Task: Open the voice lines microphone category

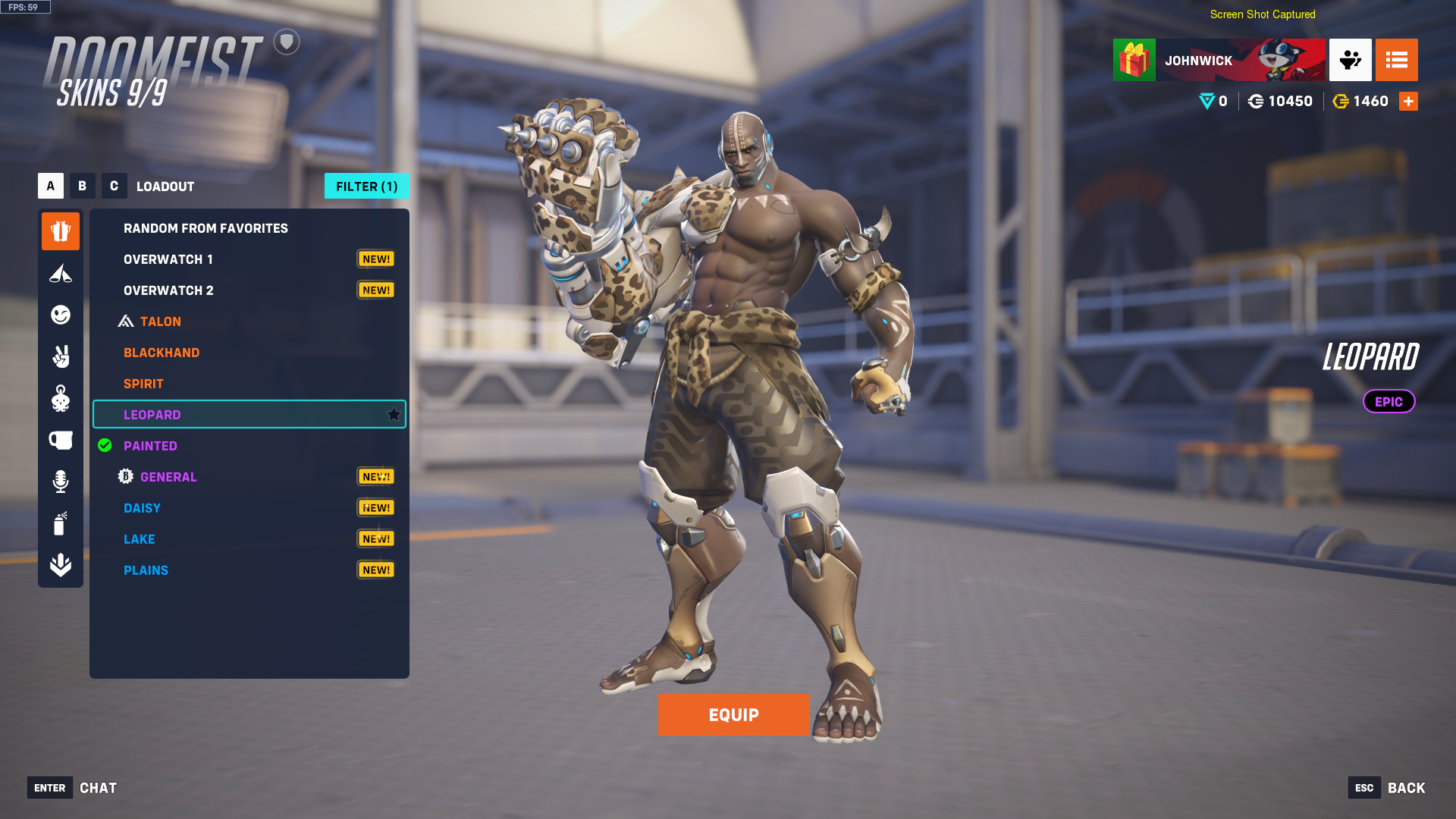Action: point(61,482)
